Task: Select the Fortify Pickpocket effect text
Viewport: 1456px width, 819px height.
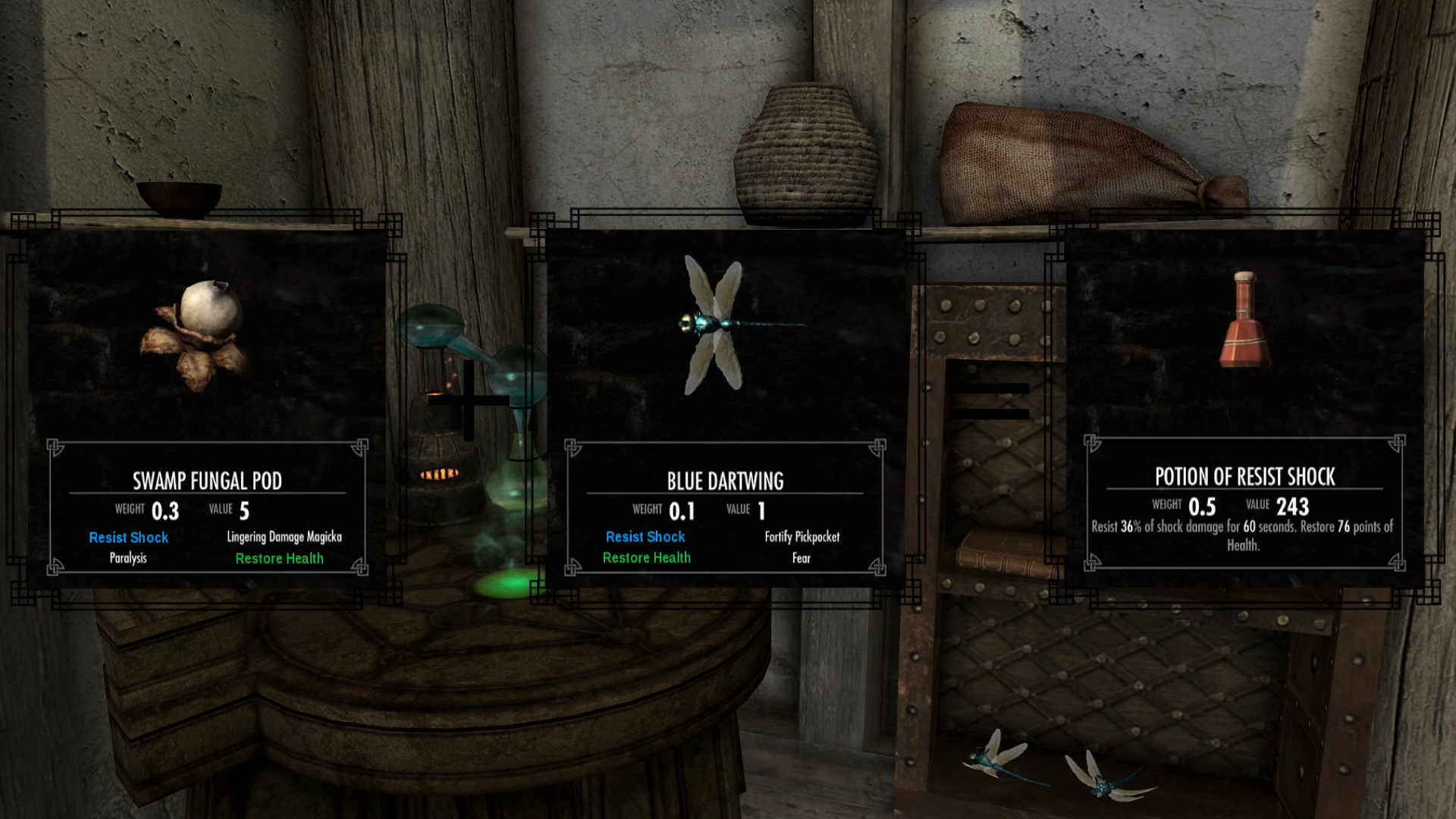Action: coord(802,537)
